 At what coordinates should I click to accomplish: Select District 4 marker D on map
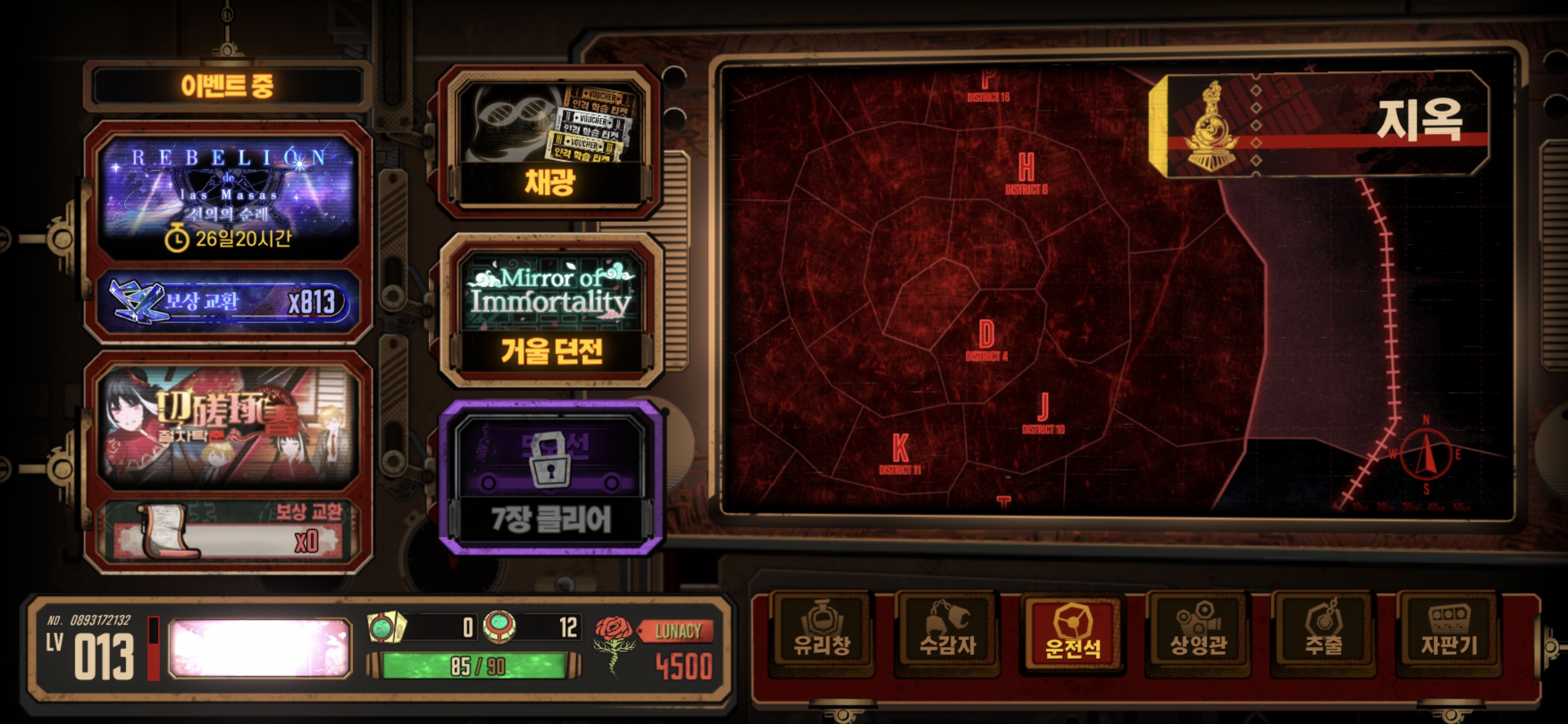[986, 339]
